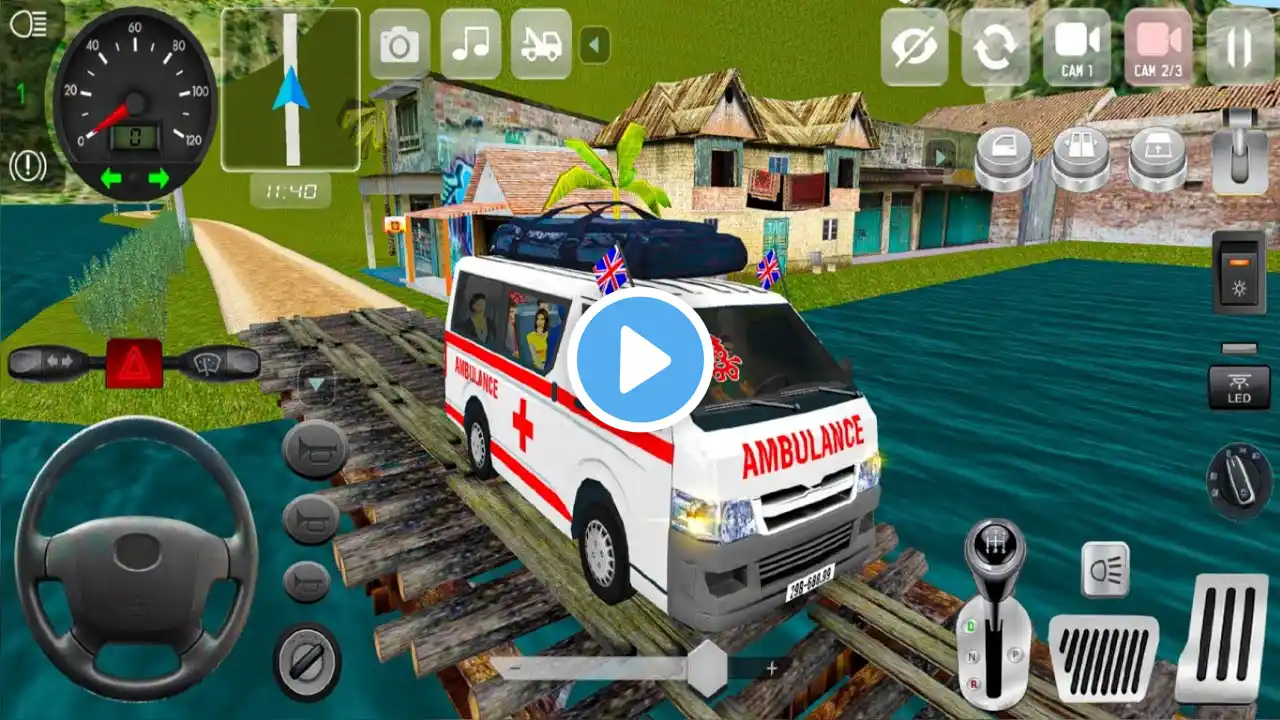Take a screenshot with the camera icon
Viewport: 1280px width, 720px height.
tap(399, 45)
